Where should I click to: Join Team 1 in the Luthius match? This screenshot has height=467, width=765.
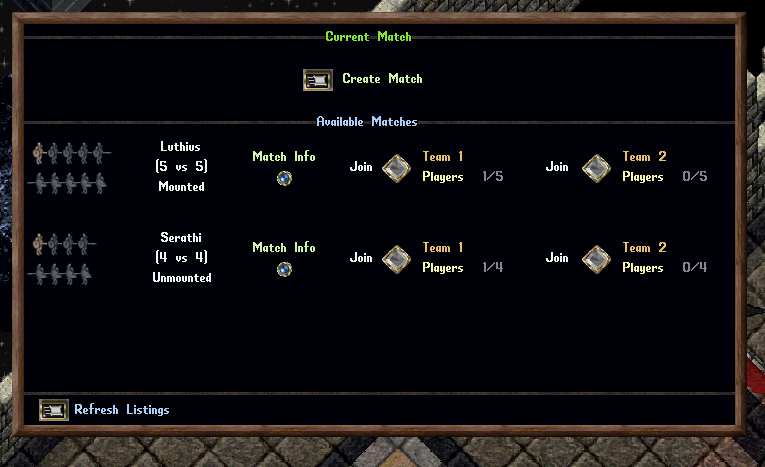pos(396,168)
